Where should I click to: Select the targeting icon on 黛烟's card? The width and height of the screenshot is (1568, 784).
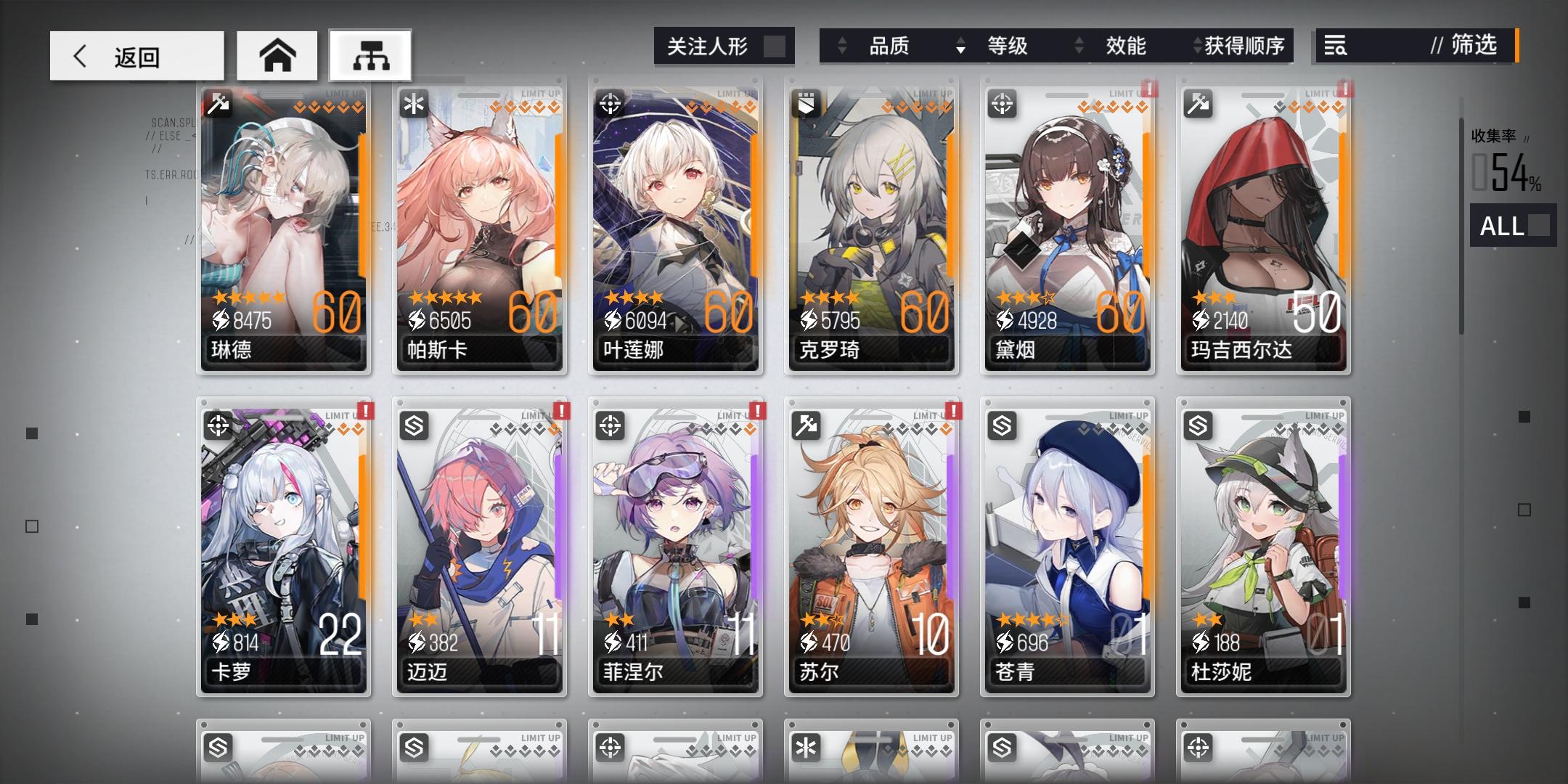click(1004, 102)
